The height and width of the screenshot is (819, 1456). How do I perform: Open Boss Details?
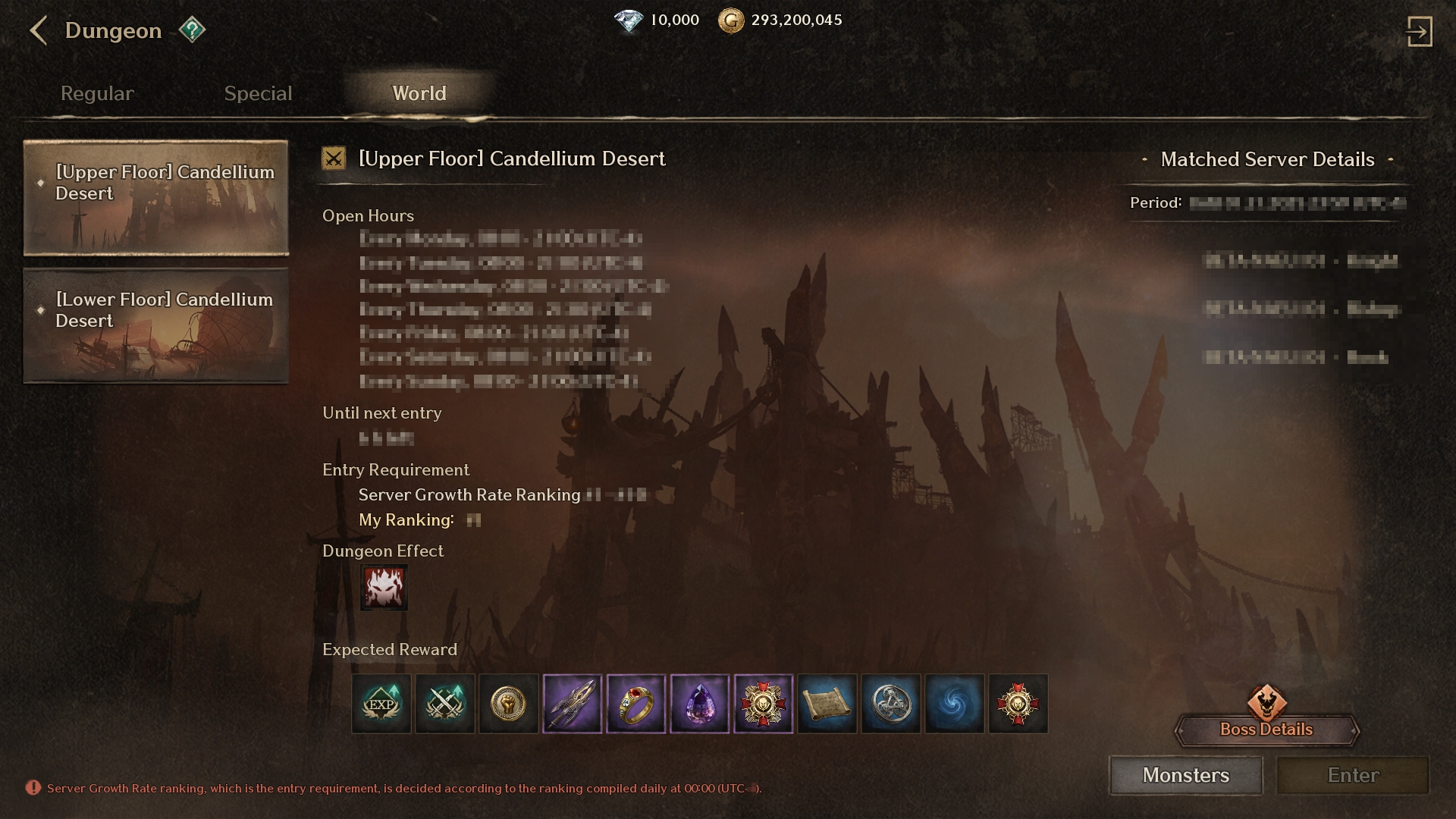pos(1266,729)
